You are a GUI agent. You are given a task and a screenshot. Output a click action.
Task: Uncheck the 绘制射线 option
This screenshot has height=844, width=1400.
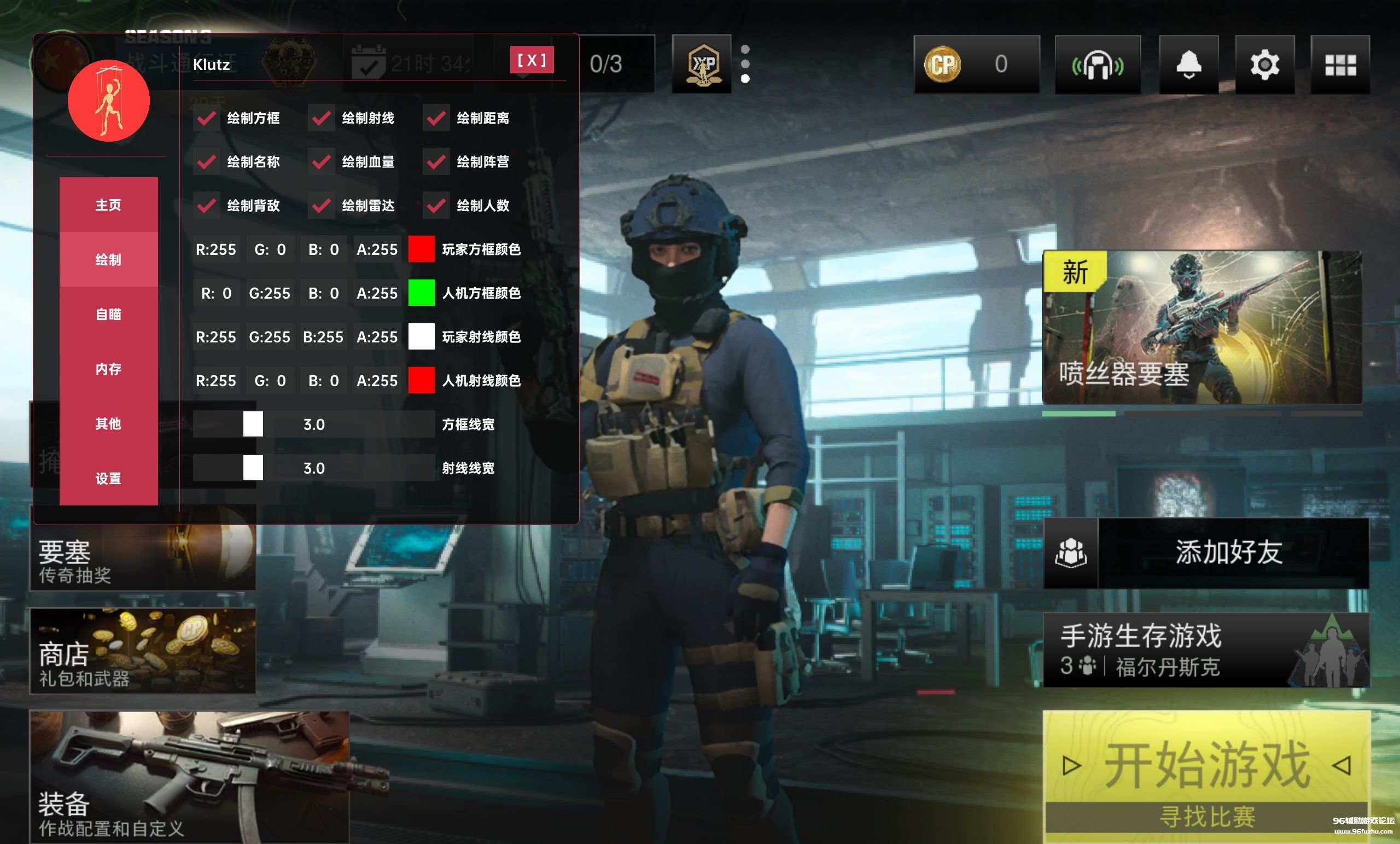(322, 118)
